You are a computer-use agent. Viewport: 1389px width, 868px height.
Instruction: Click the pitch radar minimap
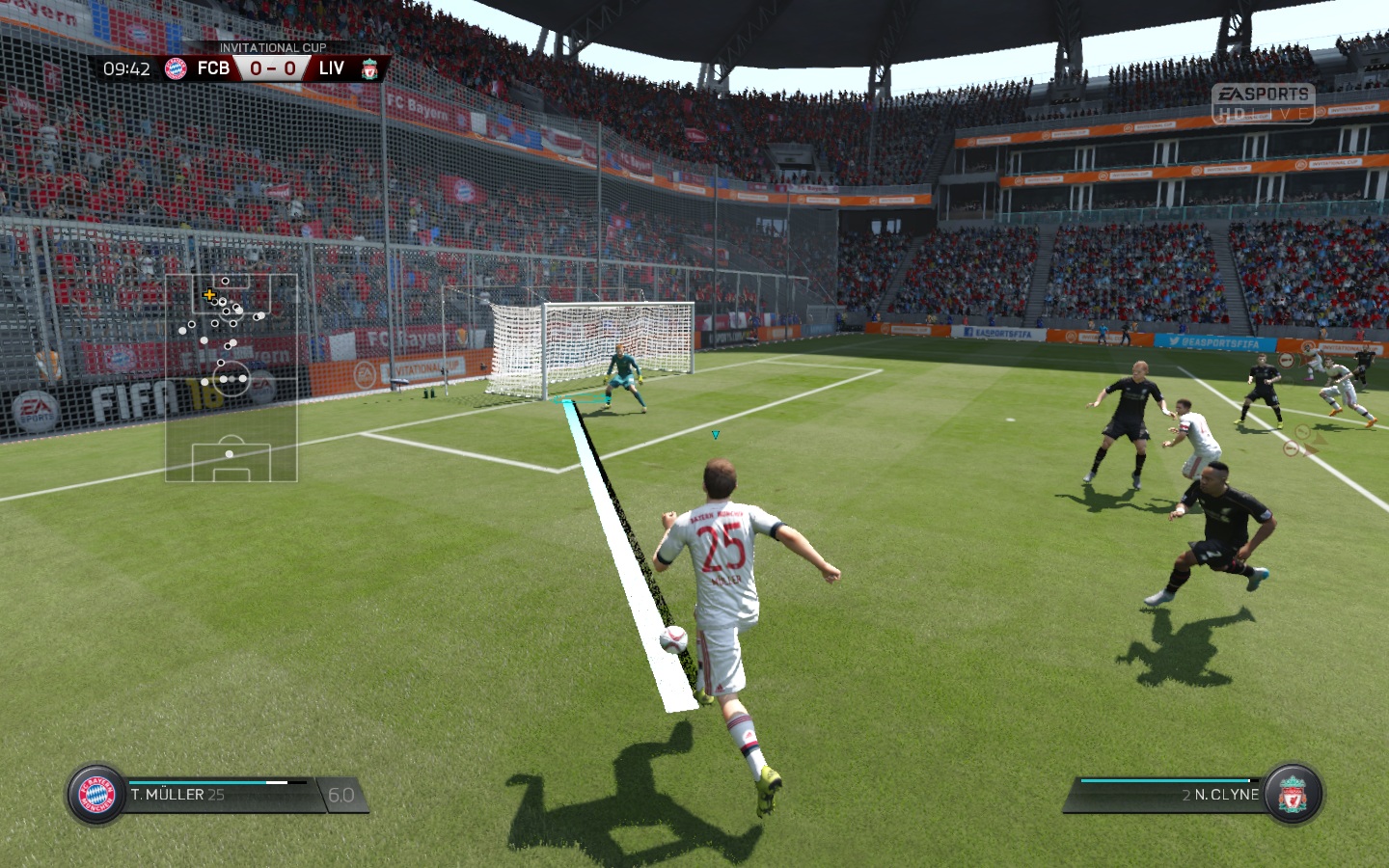(231, 377)
